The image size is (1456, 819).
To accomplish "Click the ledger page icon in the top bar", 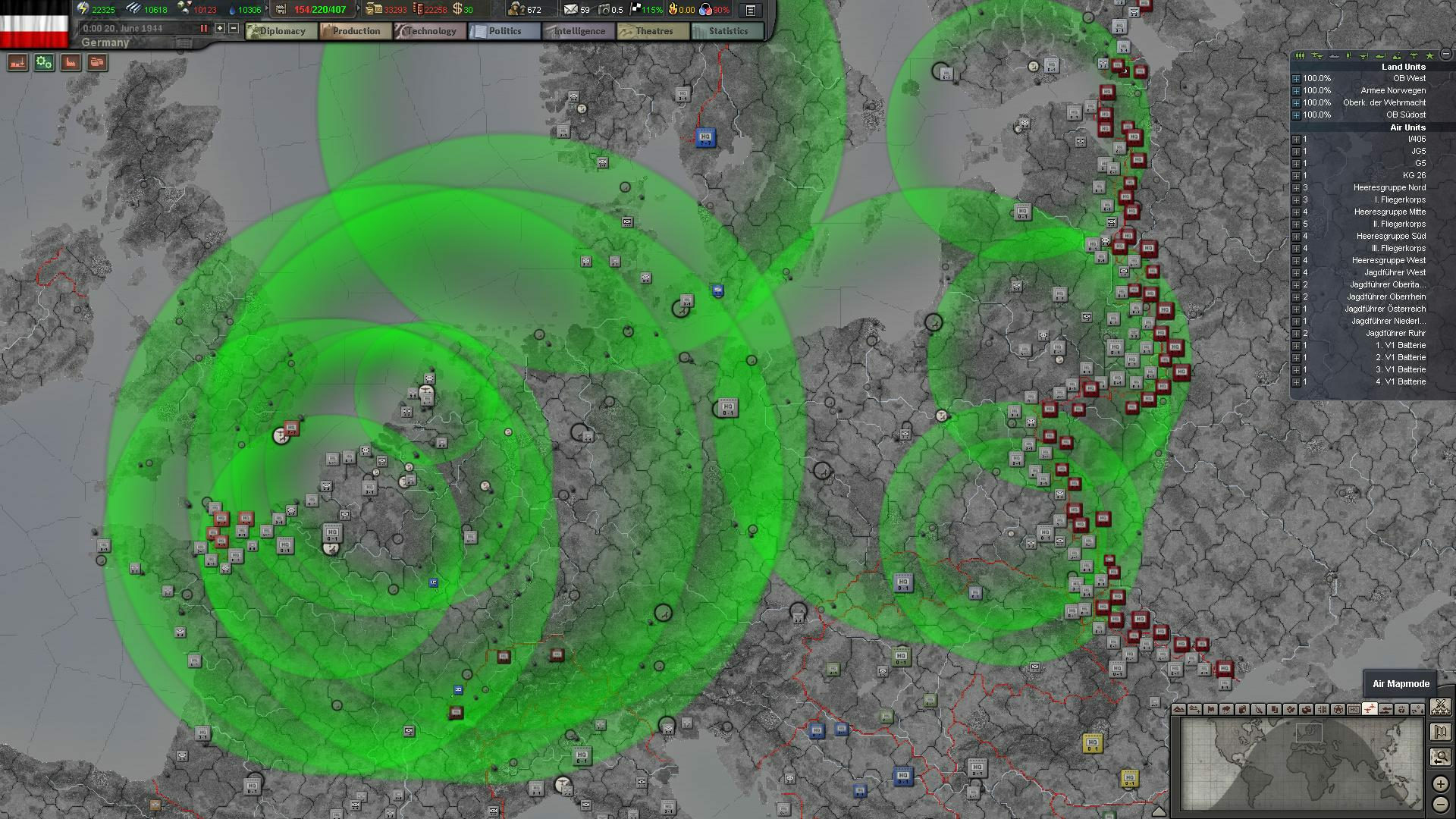I will [750, 9].
